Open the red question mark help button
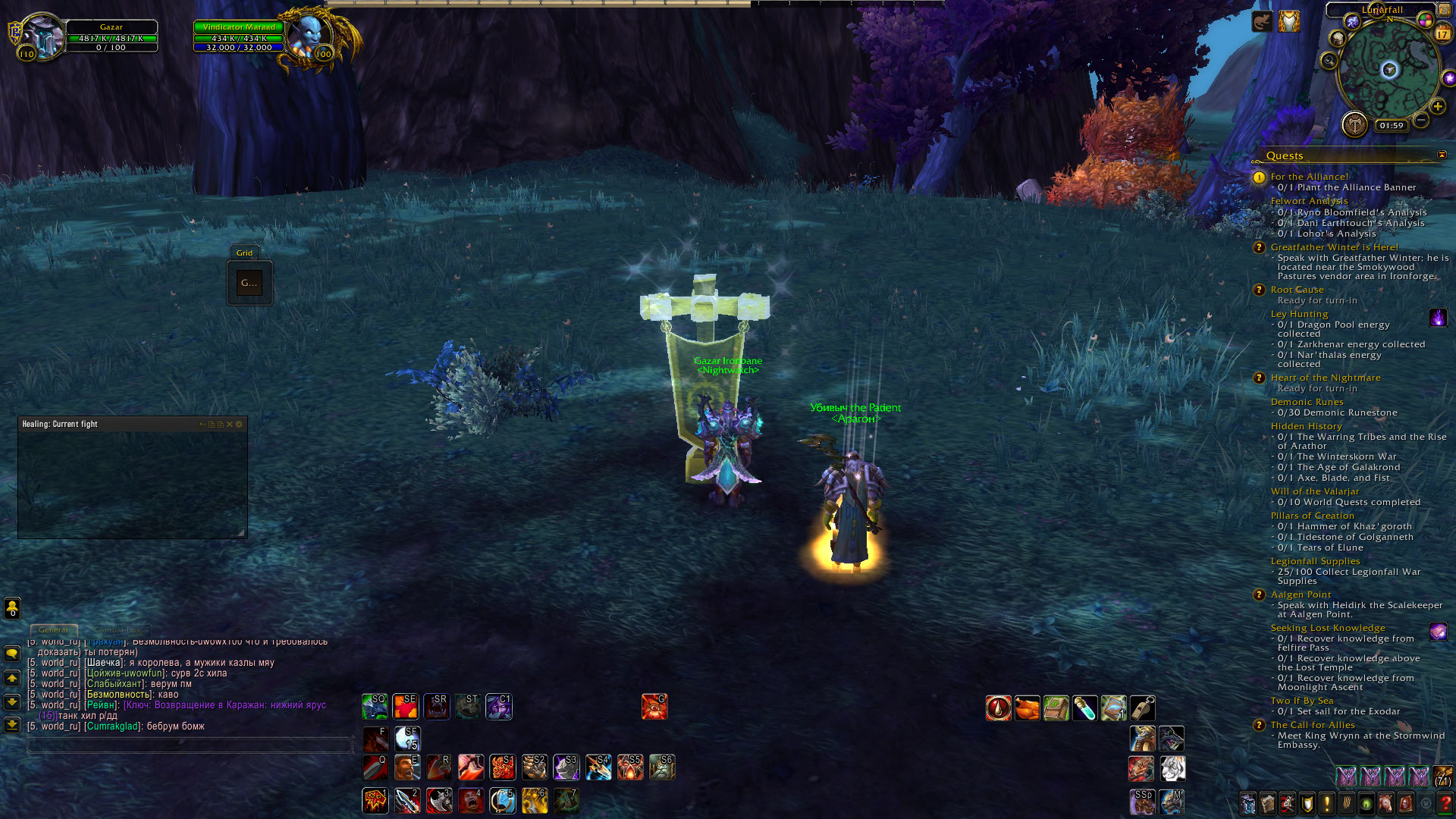1456x819 pixels. point(1445,803)
